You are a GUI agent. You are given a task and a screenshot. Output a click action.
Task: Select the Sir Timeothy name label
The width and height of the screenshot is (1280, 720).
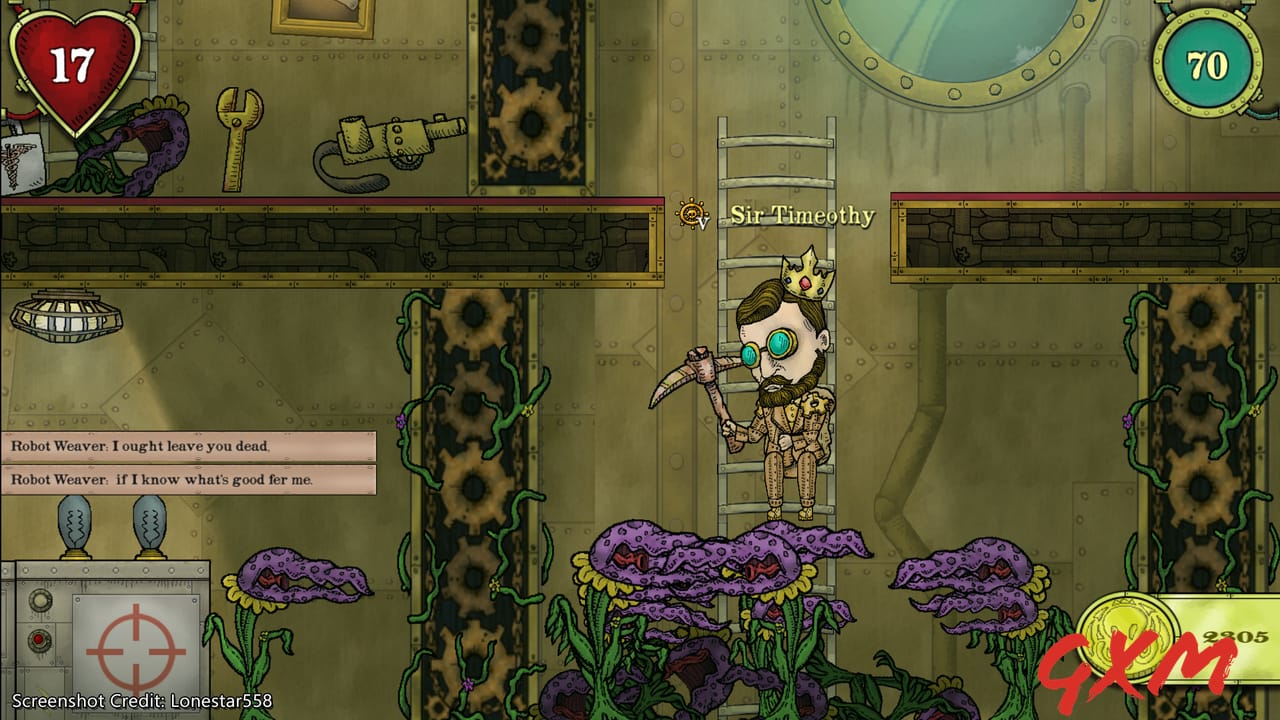(x=805, y=215)
